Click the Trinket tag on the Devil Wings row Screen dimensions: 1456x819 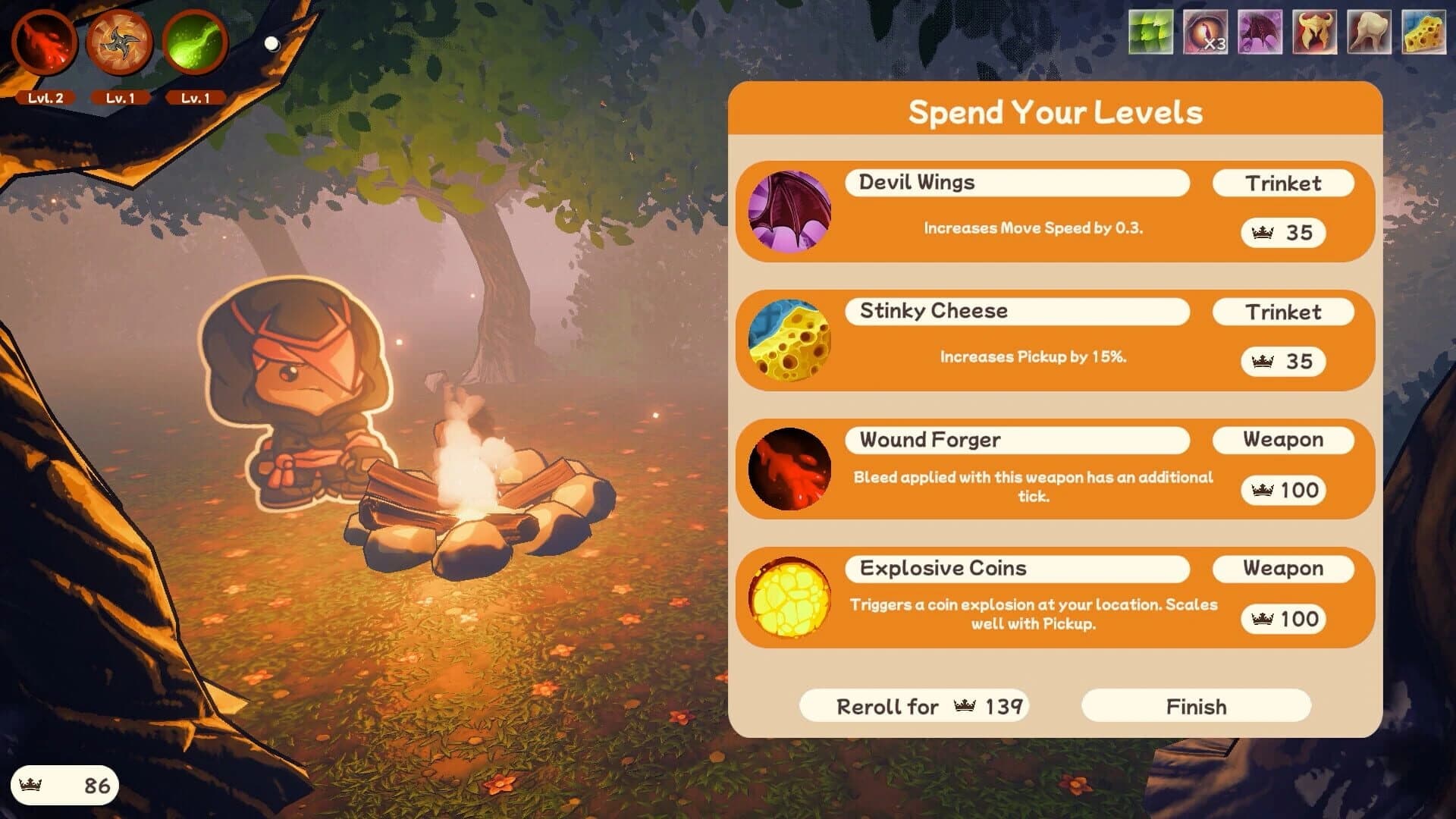[x=1282, y=183]
